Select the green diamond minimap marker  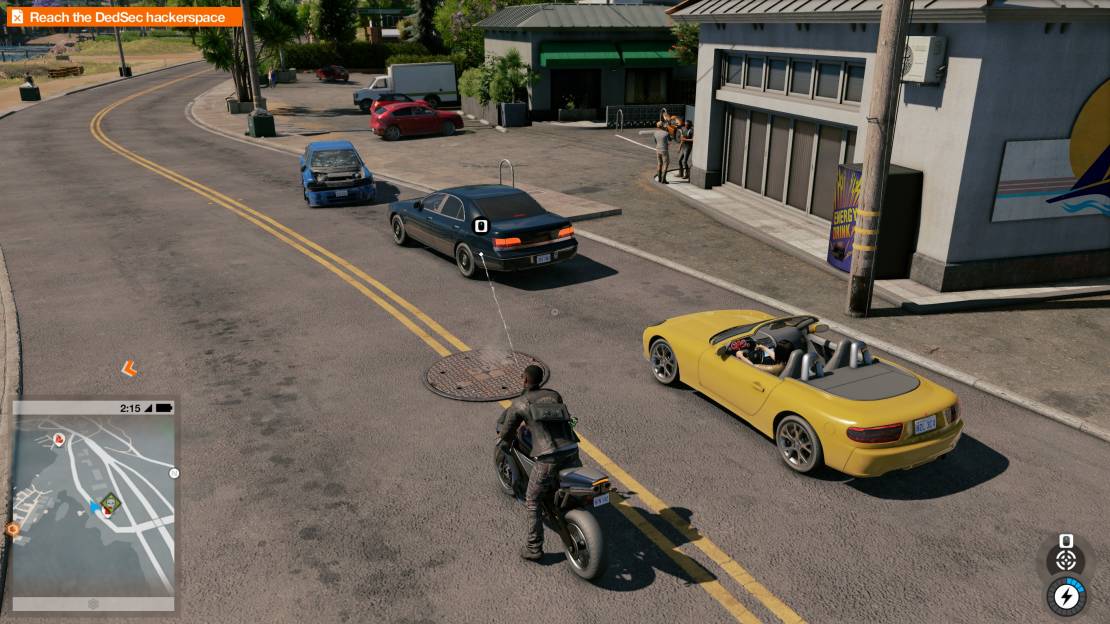tap(110, 502)
